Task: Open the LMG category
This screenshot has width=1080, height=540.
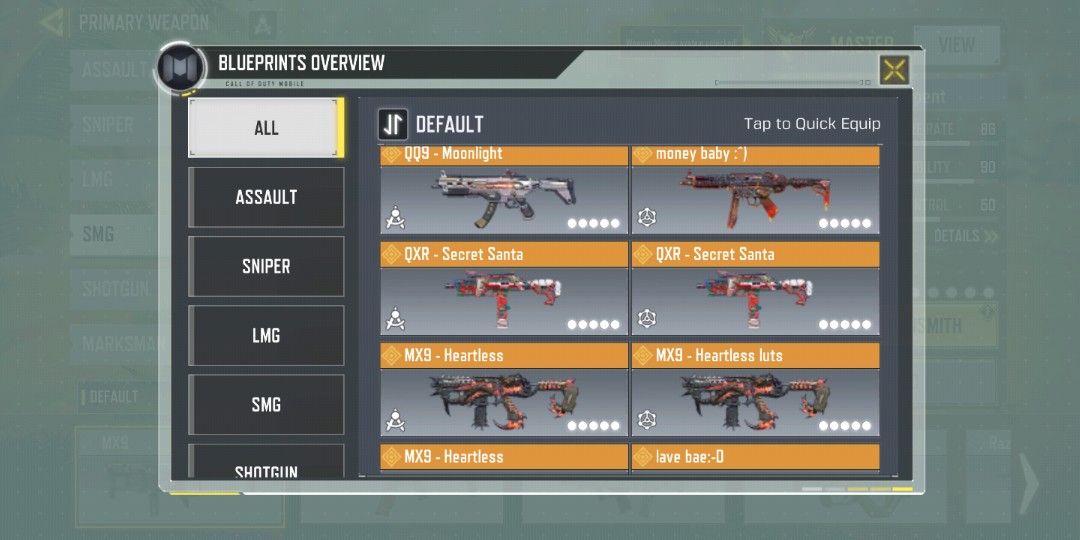Action: click(x=266, y=335)
